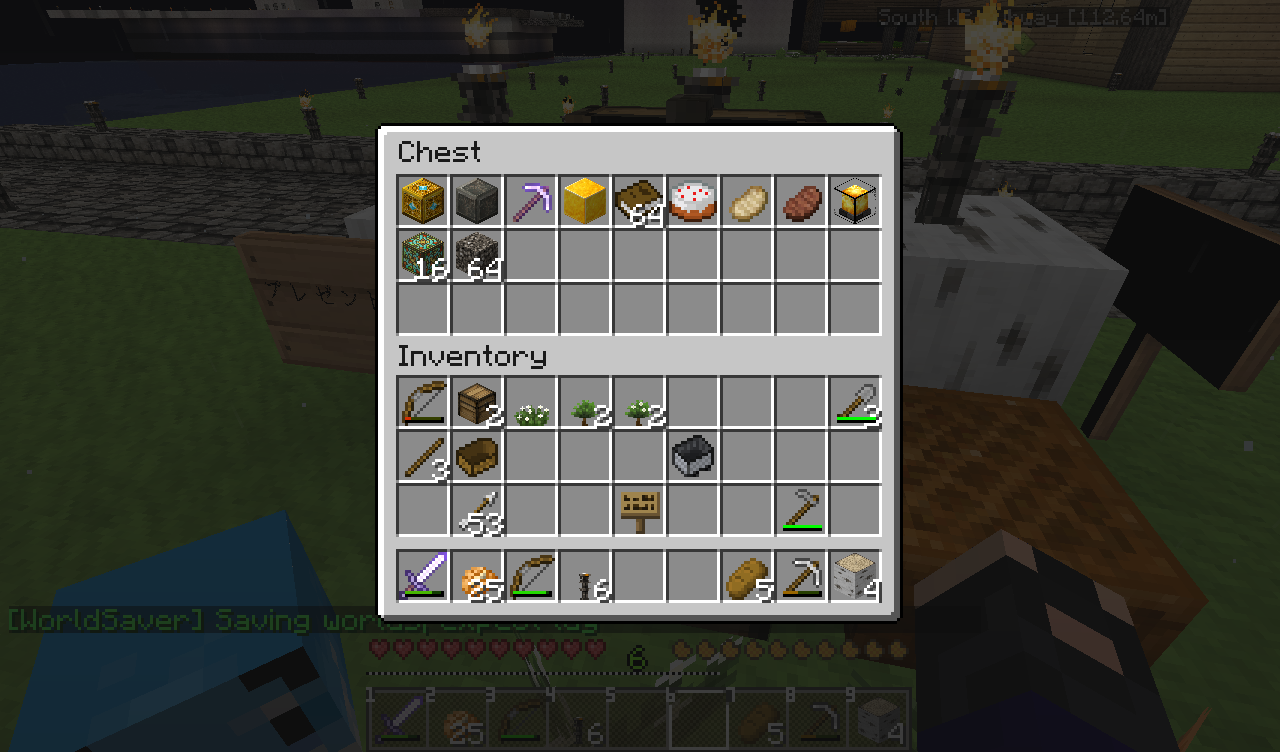Select the gold block in the chest
This screenshot has width=1280, height=752.
click(585, 201)
